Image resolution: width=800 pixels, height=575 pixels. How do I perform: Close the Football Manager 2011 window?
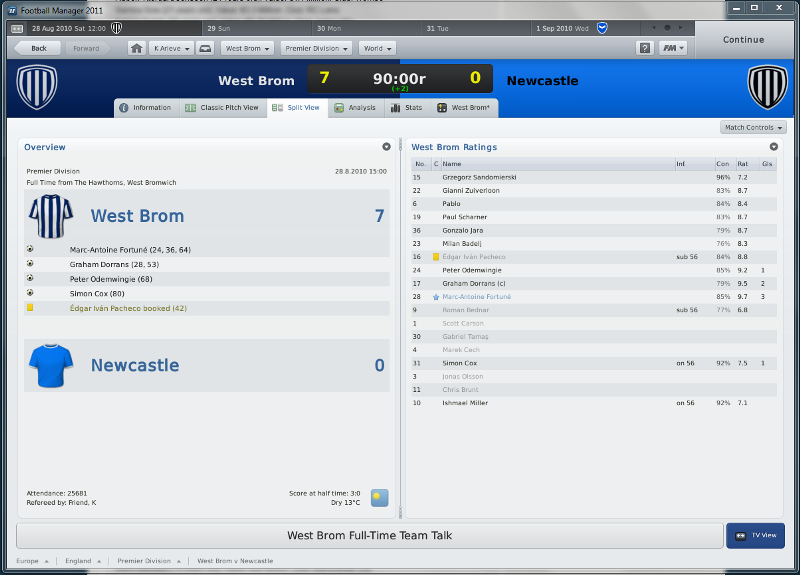pos(787,8)
